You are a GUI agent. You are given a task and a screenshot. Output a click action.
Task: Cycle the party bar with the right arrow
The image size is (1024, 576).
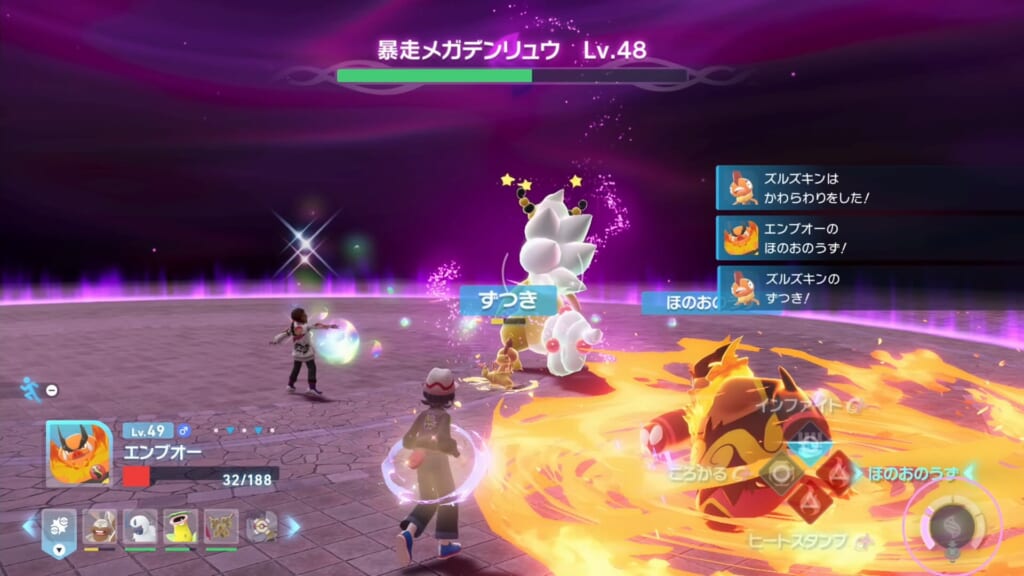[x=293, y=526]
